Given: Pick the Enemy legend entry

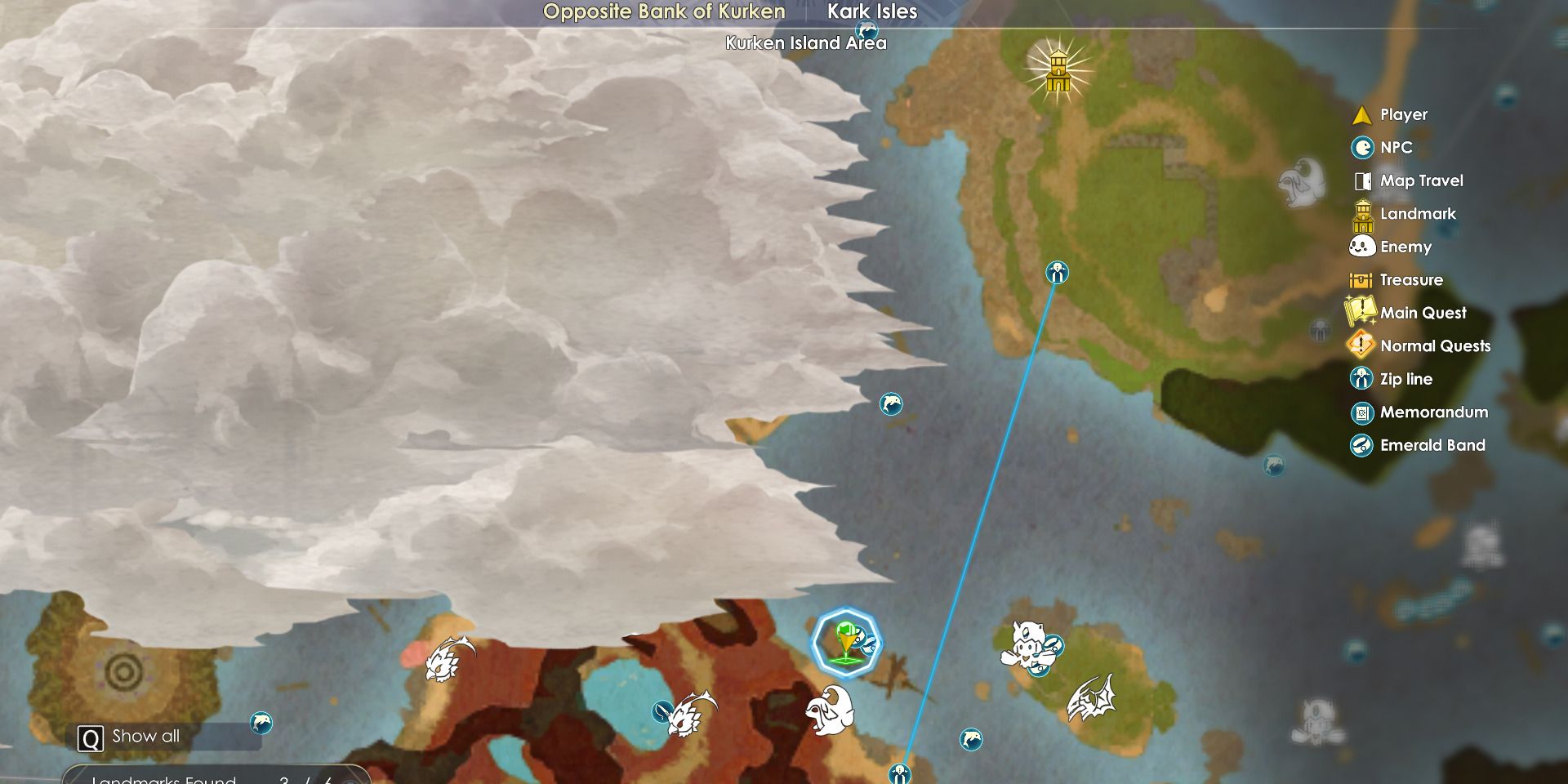Looking at the screenshot, I should (x=1405, y=247).
